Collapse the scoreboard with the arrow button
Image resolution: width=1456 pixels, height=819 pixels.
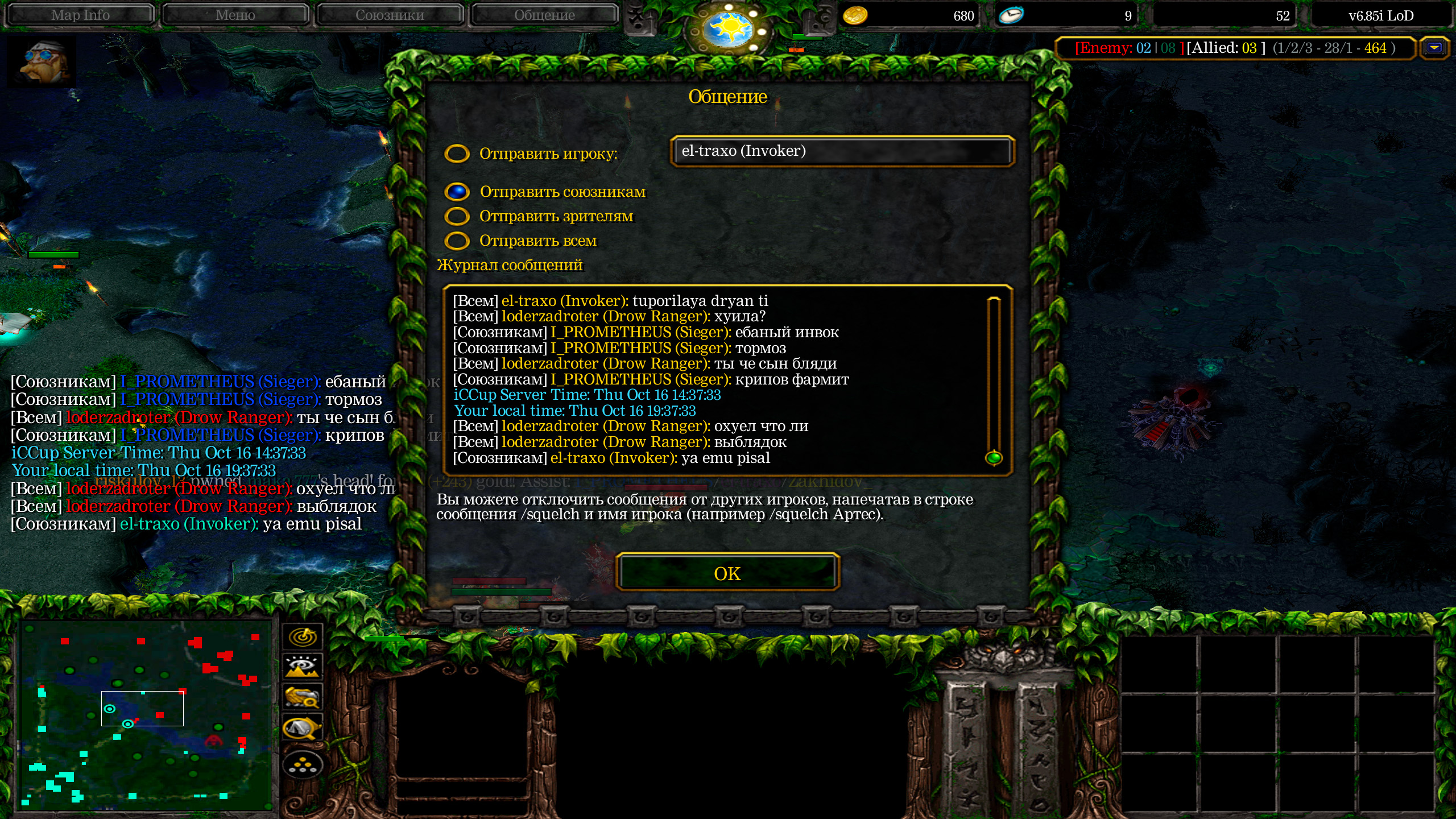tap(1434, 48)
